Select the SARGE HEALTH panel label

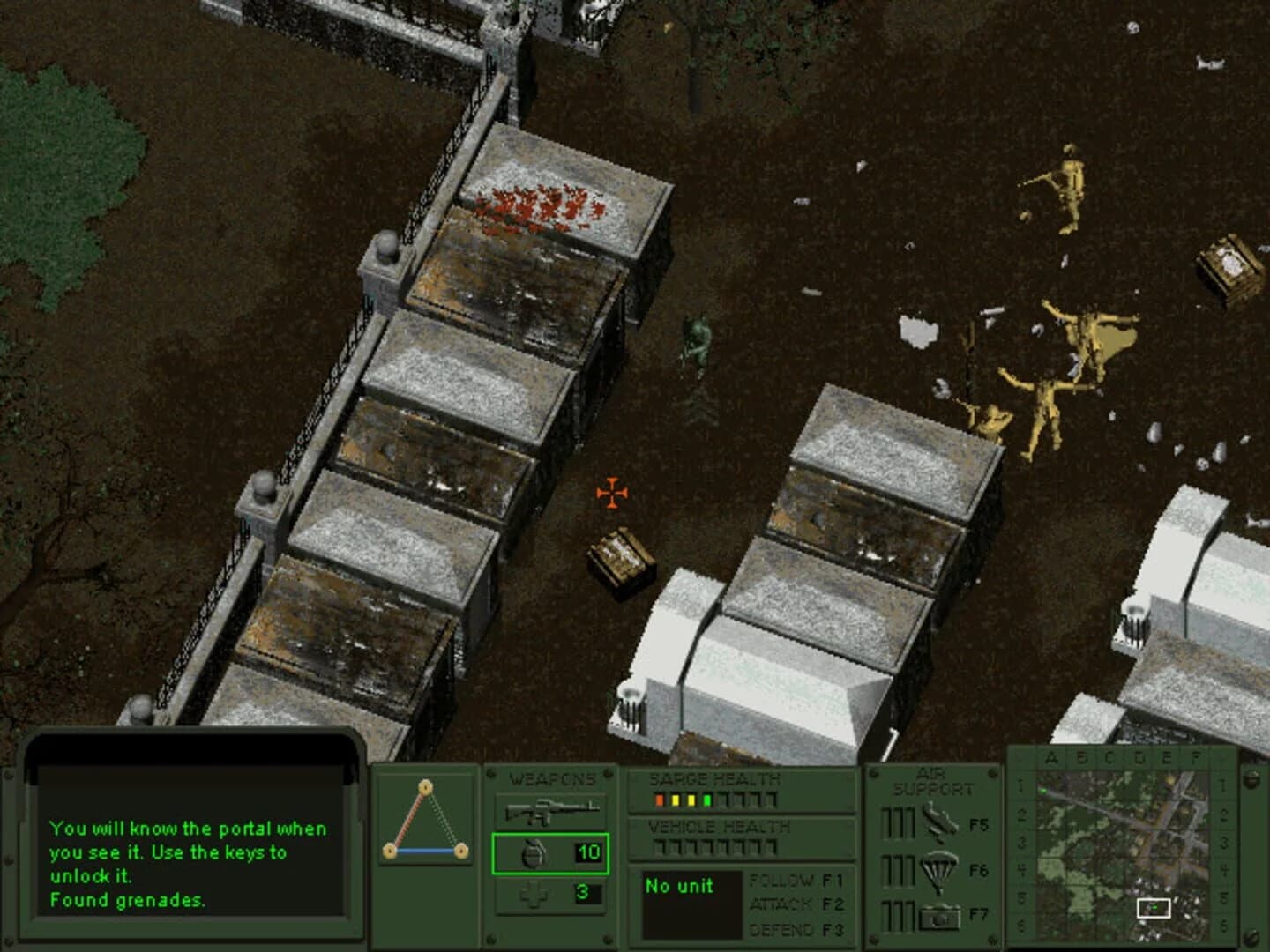pos(713,780)
